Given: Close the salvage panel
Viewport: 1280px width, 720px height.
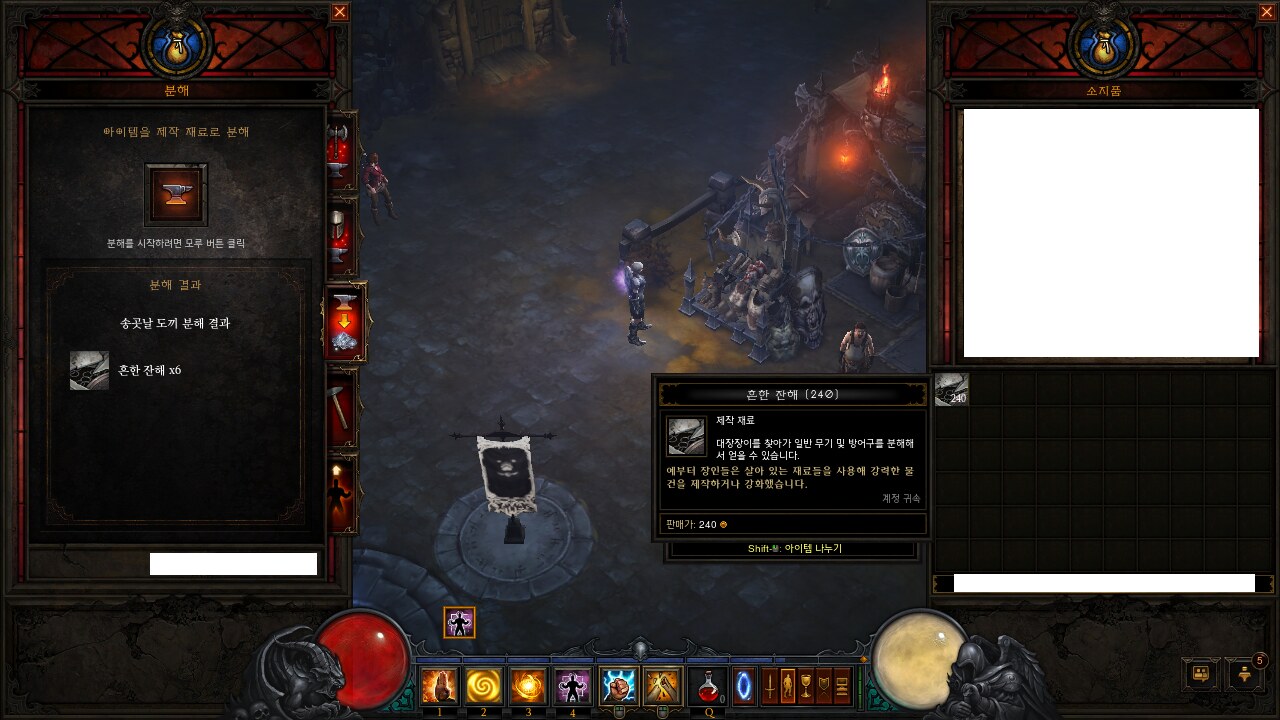Looking at the screenshot, I should click(x=340, y=12).
